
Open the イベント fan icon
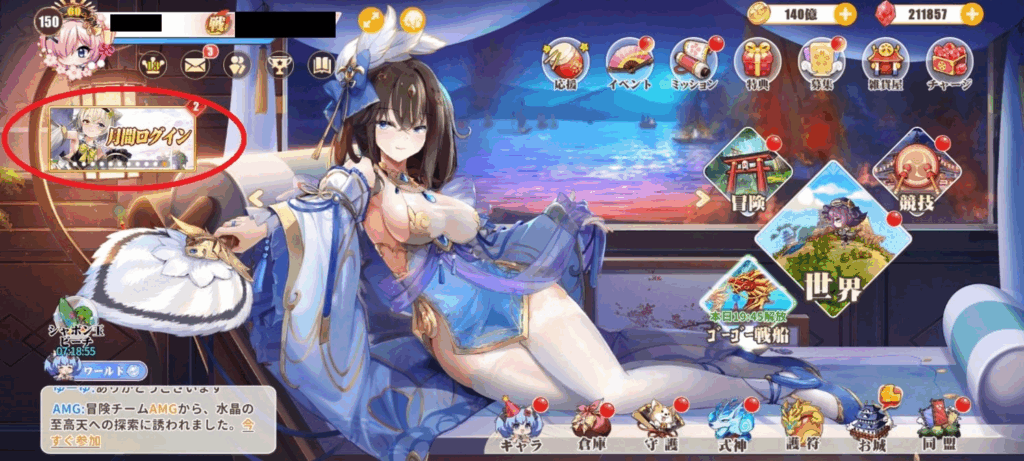click(630, 62)
